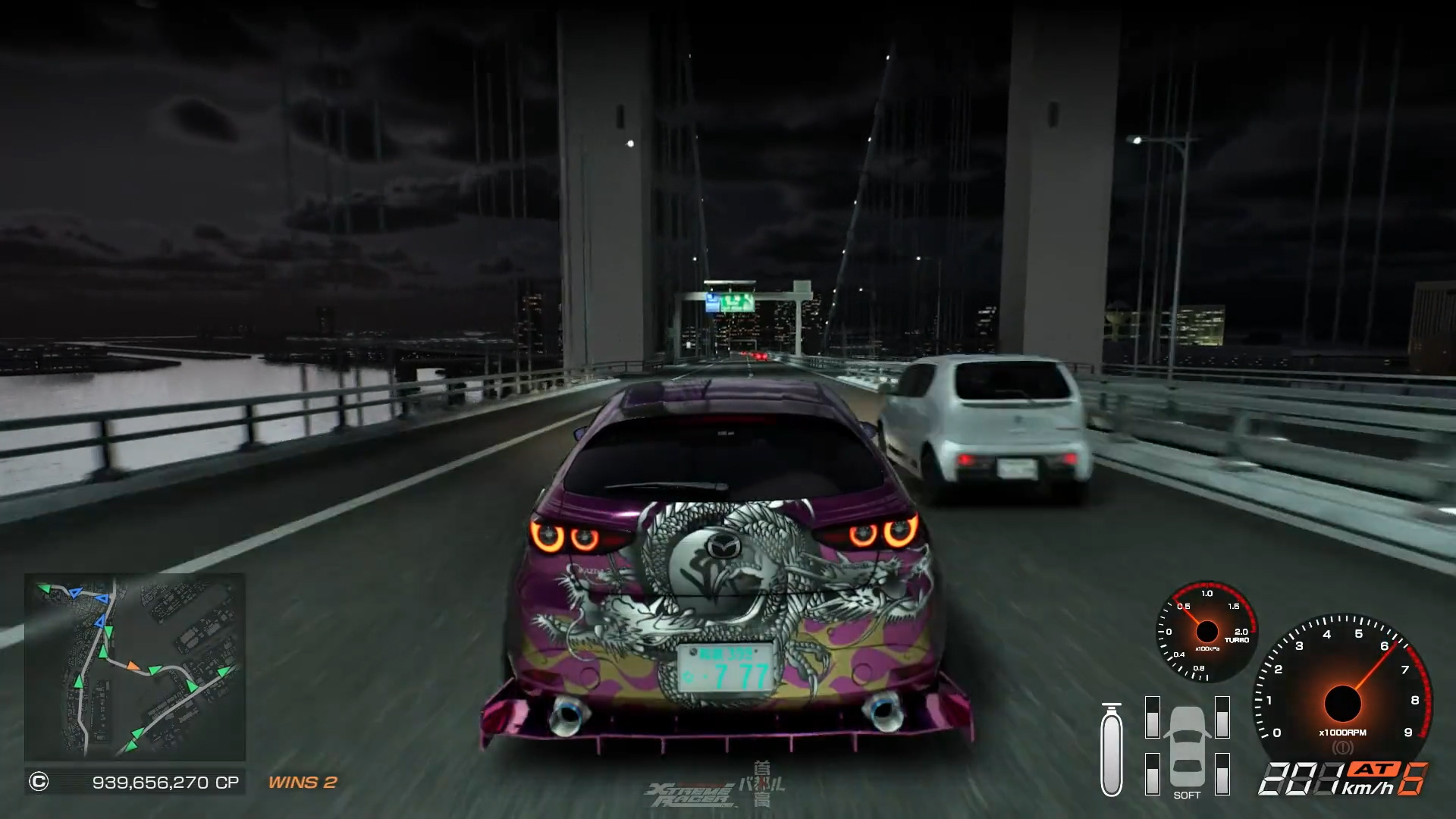
Task: Click the front-left tire wear bar
Action: coord(1152,718)
